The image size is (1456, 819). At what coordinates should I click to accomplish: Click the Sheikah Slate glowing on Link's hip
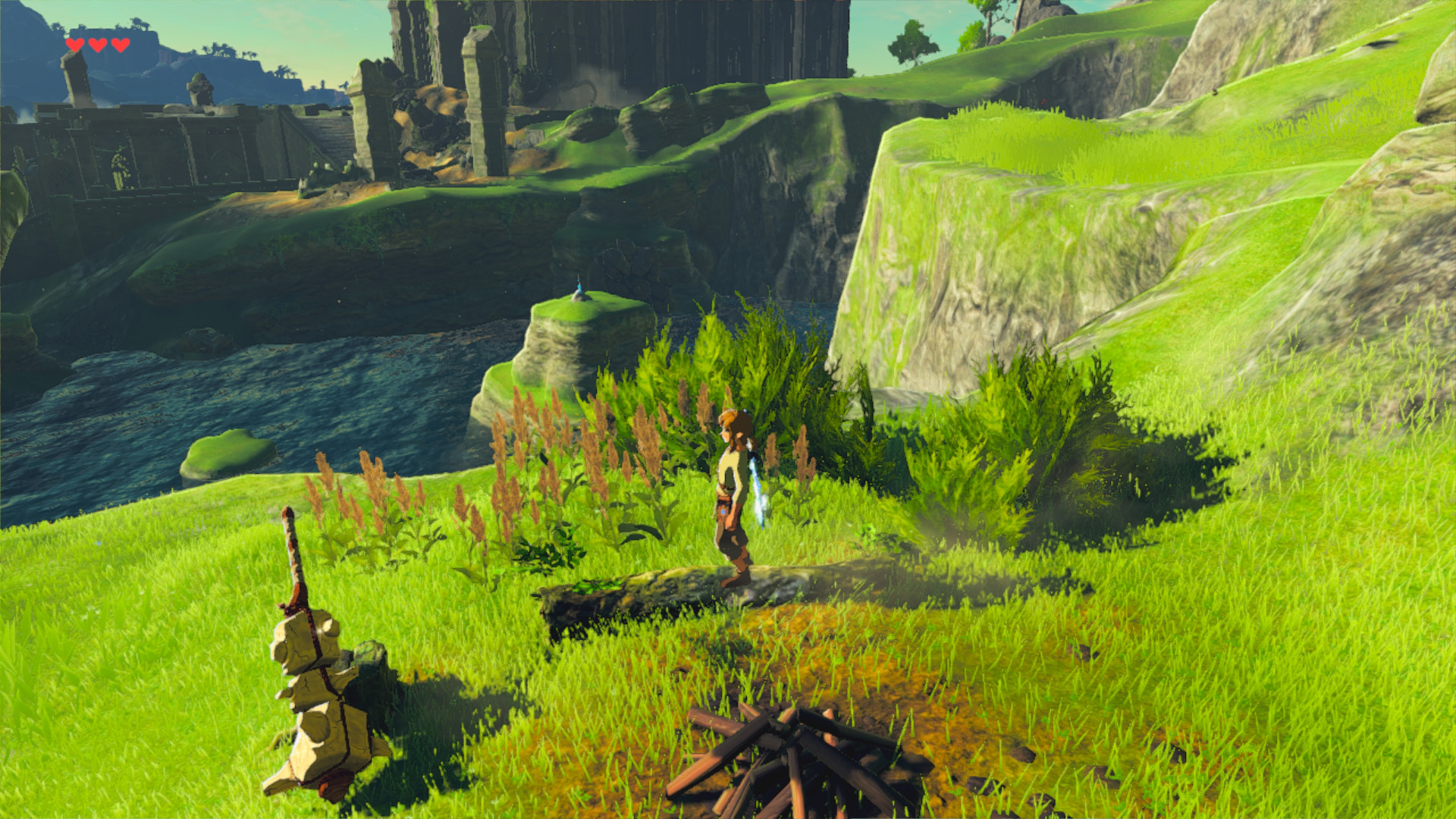tap(723, 510)
